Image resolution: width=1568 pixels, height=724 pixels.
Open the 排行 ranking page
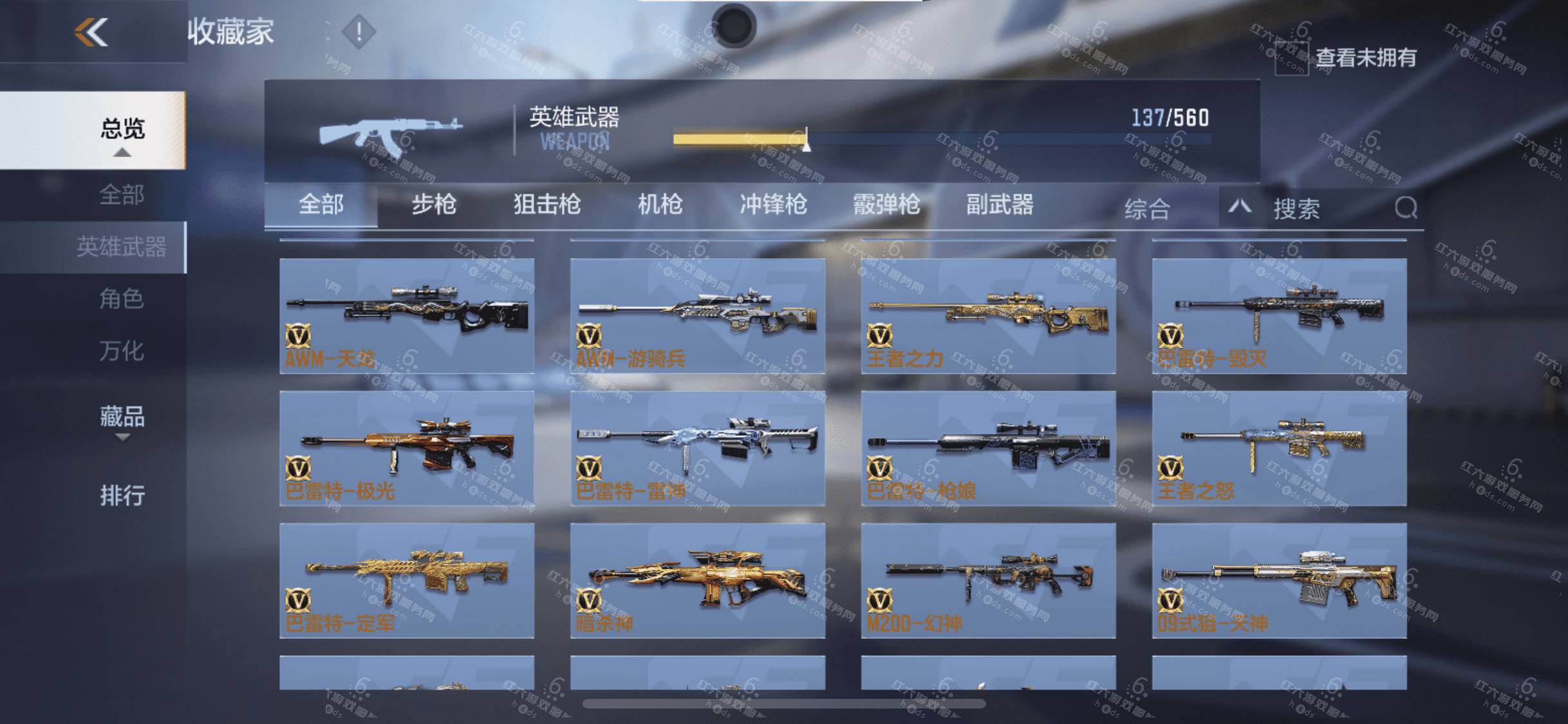point(122,496)
